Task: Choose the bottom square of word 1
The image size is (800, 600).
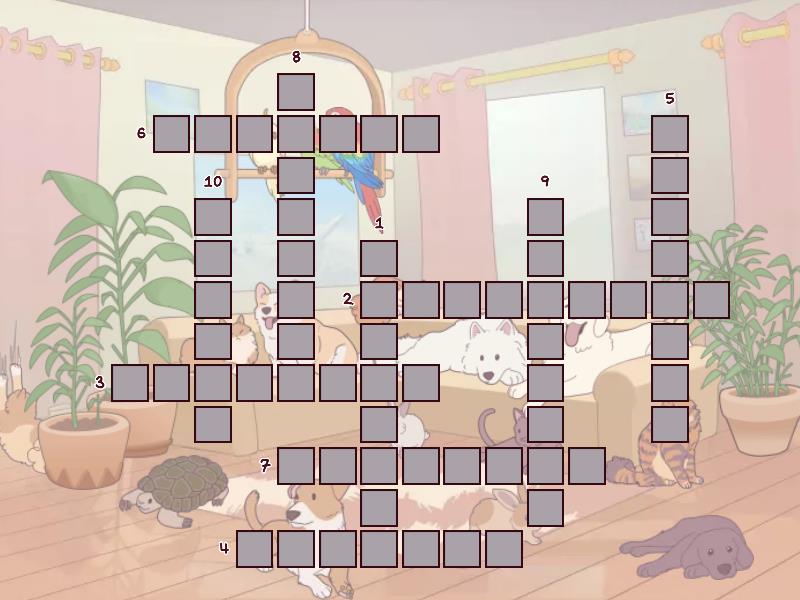Action: pyautogui.click(x=379, y=507)
